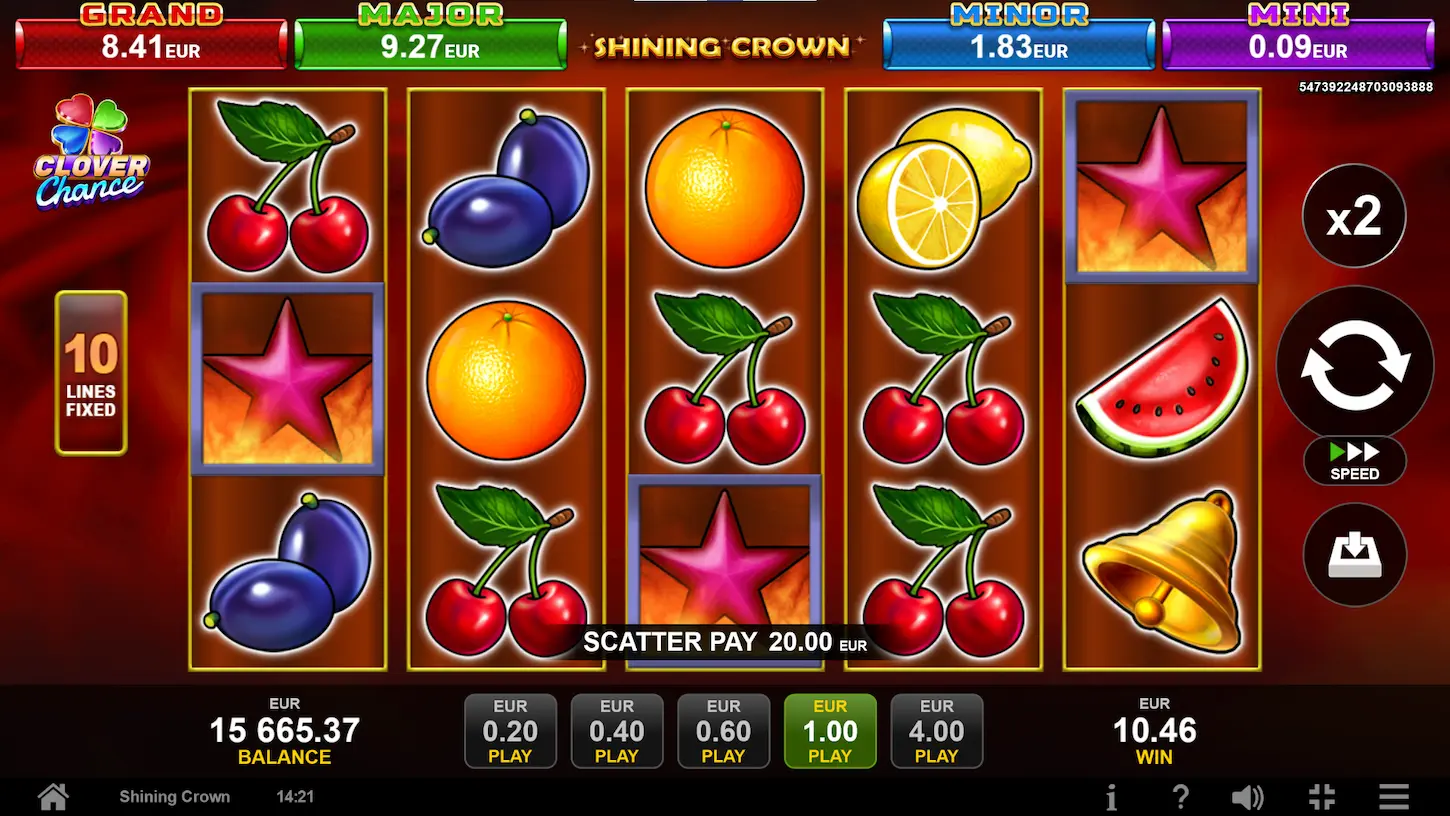Open the Clover Chance promotion logo
1450x816 pixels.
90,160
